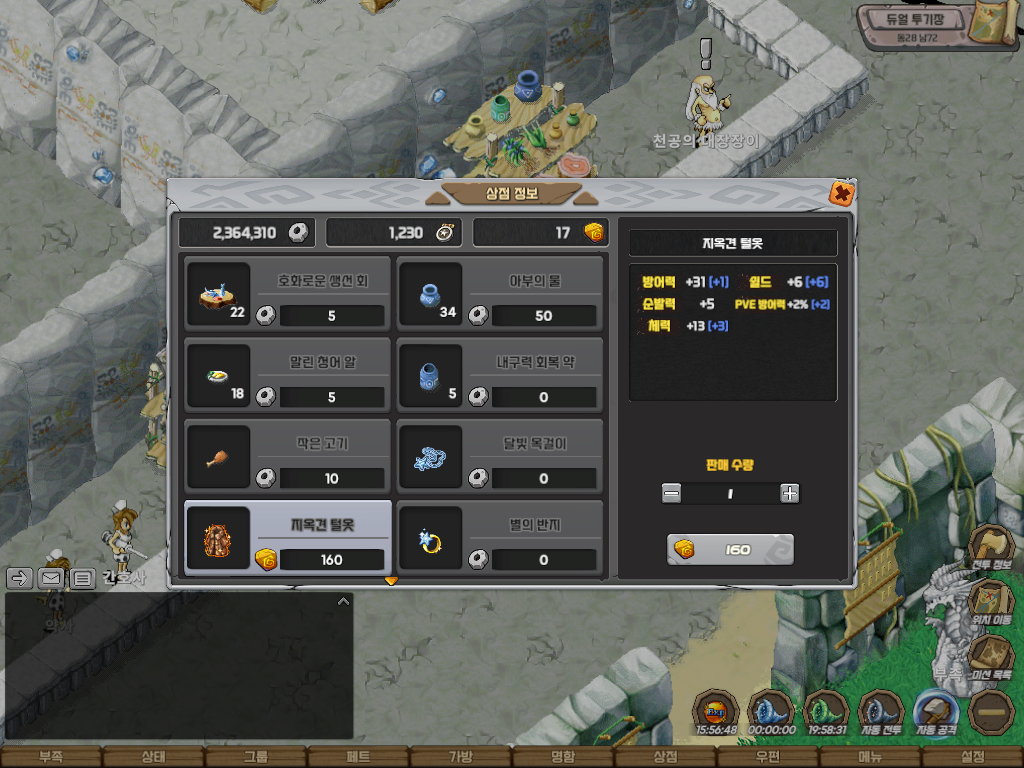Toggle the 자동 공격 auto attack icon
Screen dimensions: 1024x768
(x=937, y=712)
